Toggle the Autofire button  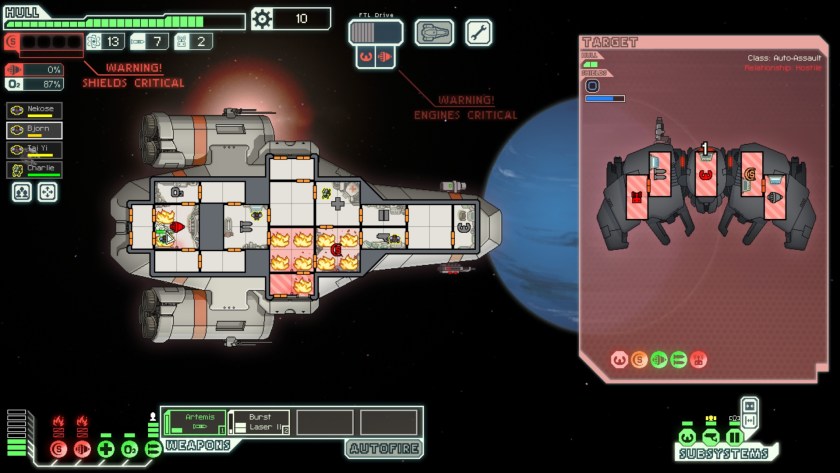tap(384, 449)
